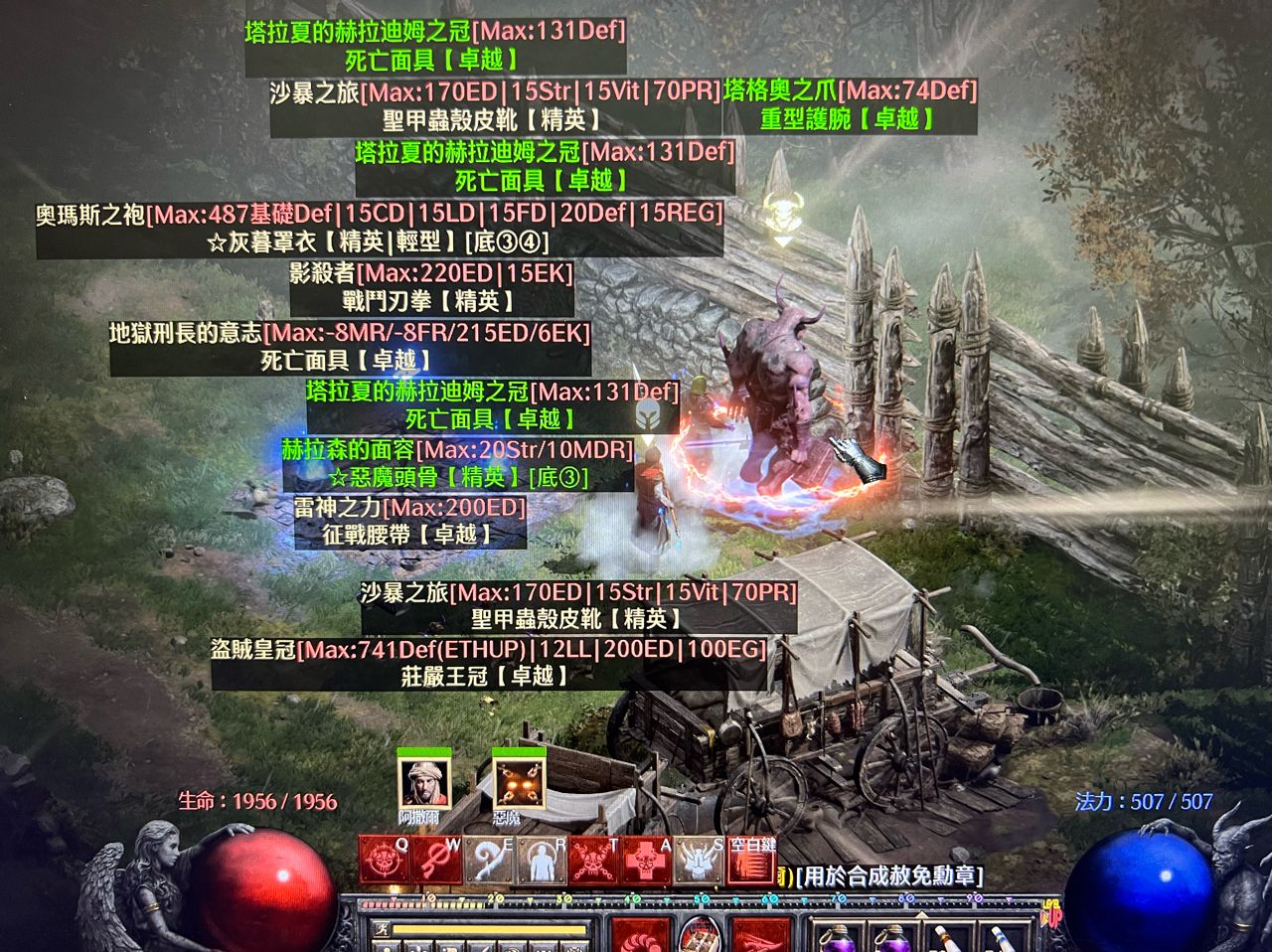Screen dimensions: 1272x952
Task: Select the grey curved horn skill labeled E
Action: pos(489,862)
